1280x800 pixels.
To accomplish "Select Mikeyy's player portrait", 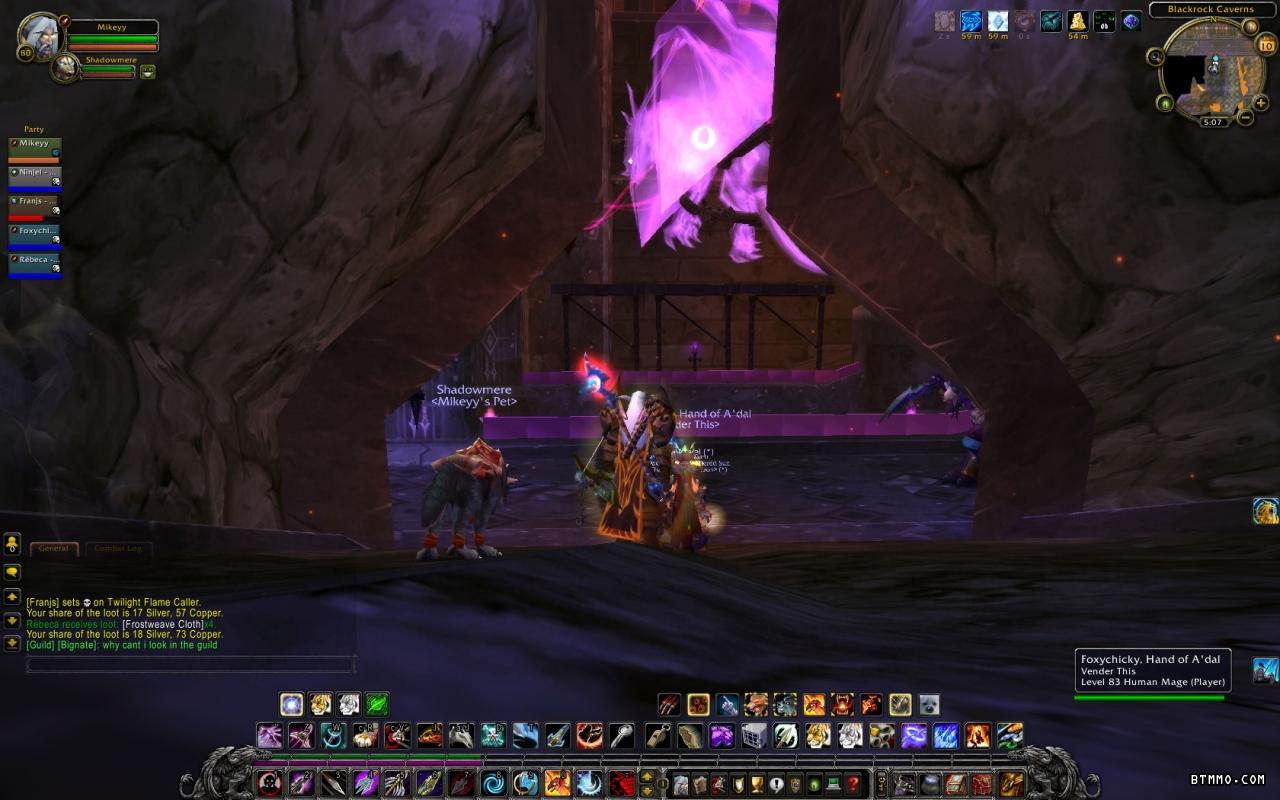I will tap(39, 35).
